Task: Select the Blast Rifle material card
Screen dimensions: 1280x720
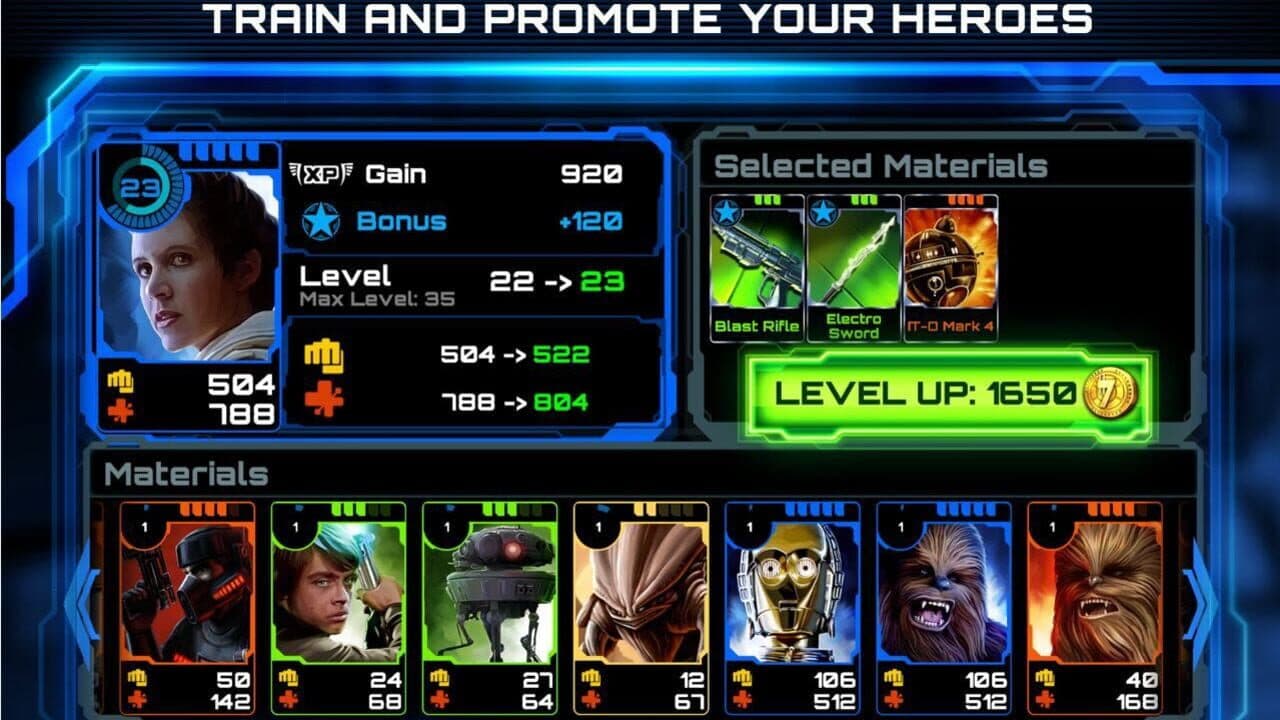Action: point(755,260)
